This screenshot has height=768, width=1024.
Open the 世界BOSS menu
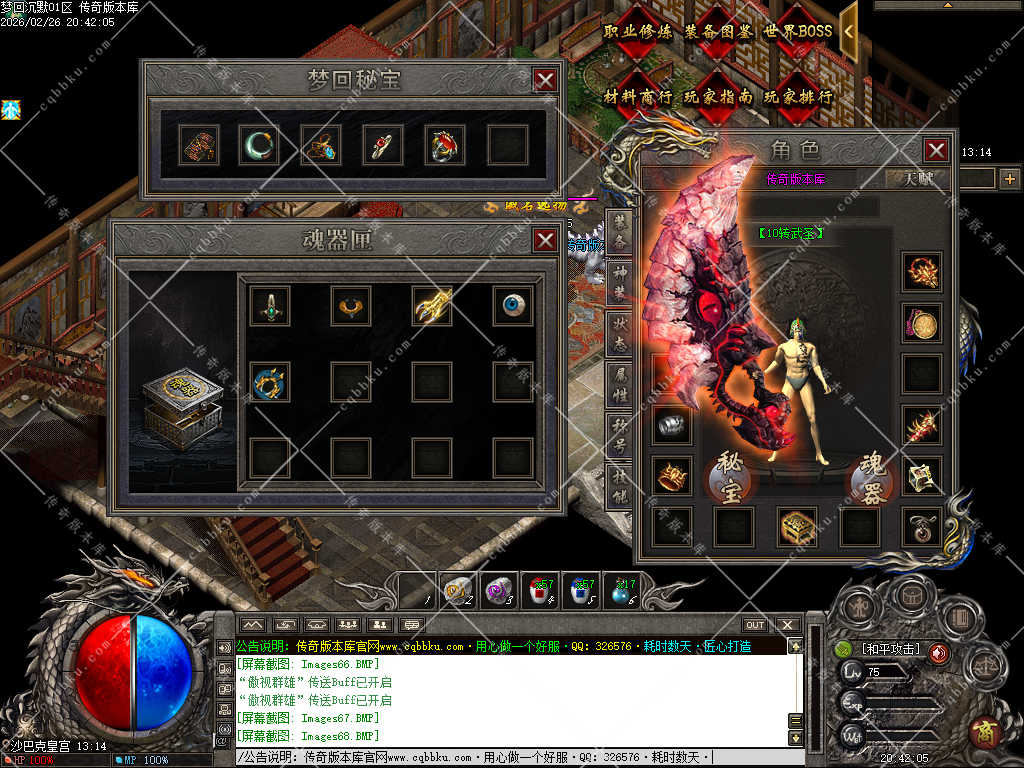coord(799,32)
